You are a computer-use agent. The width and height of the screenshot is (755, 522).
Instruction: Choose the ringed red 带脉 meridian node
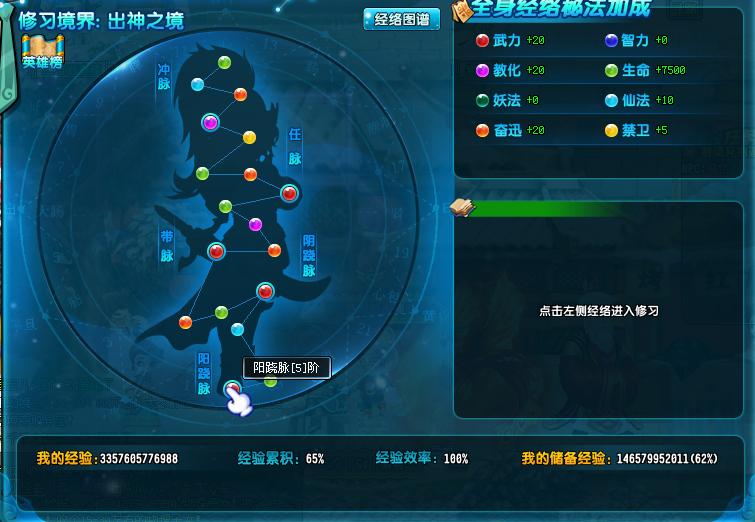216,251
